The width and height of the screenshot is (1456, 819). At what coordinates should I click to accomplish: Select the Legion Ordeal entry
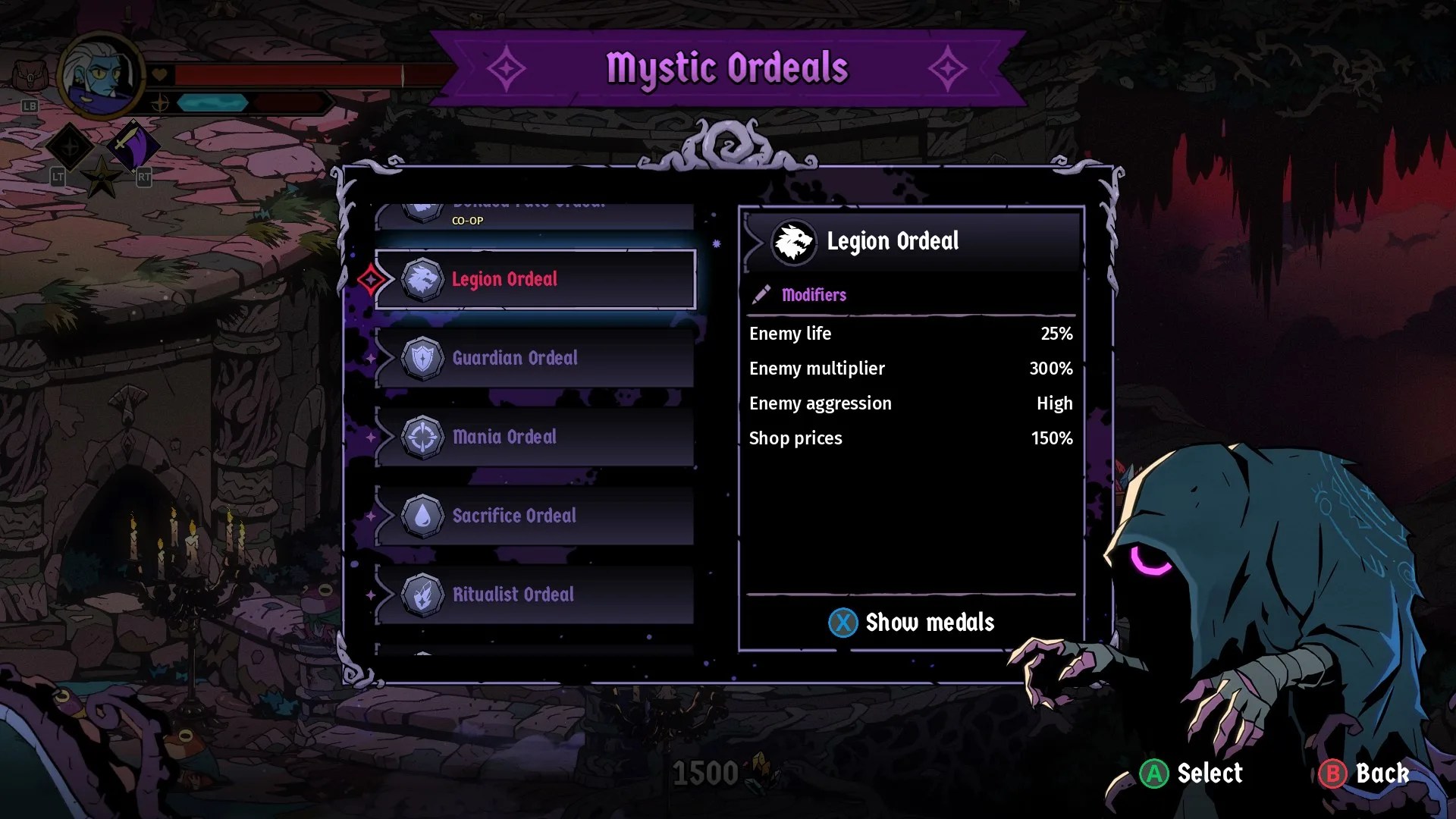535,280
